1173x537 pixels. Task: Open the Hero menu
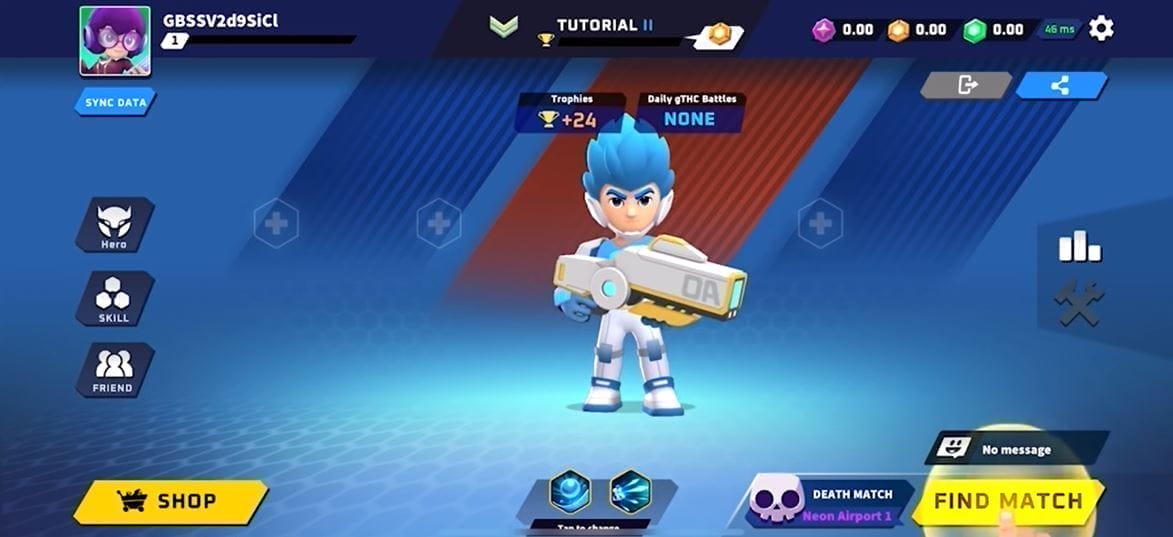point(114,225)
